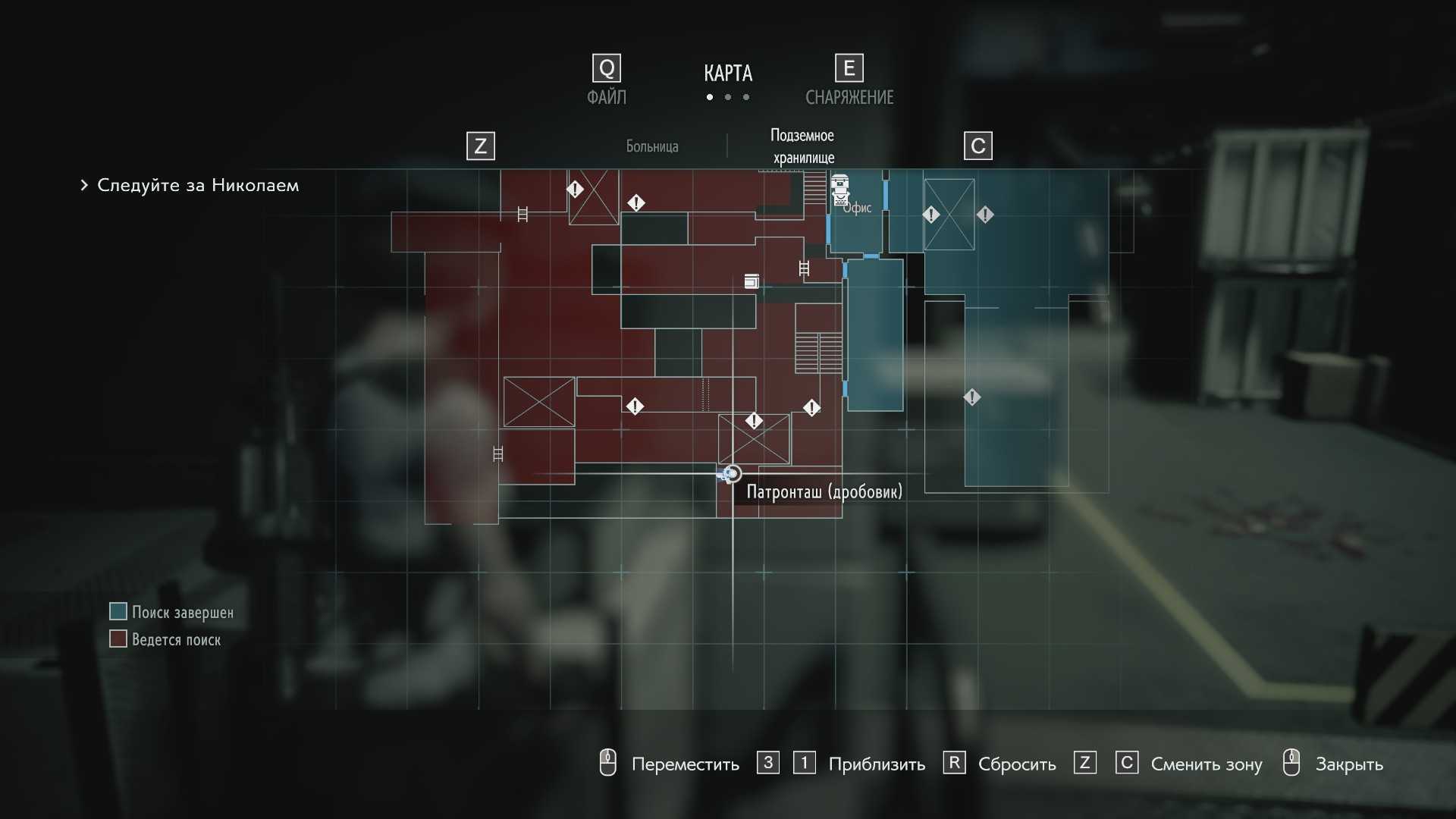This screenshot has width=1456, height=819.
Task: Show the Больница map zone
Action: point(651,146)
